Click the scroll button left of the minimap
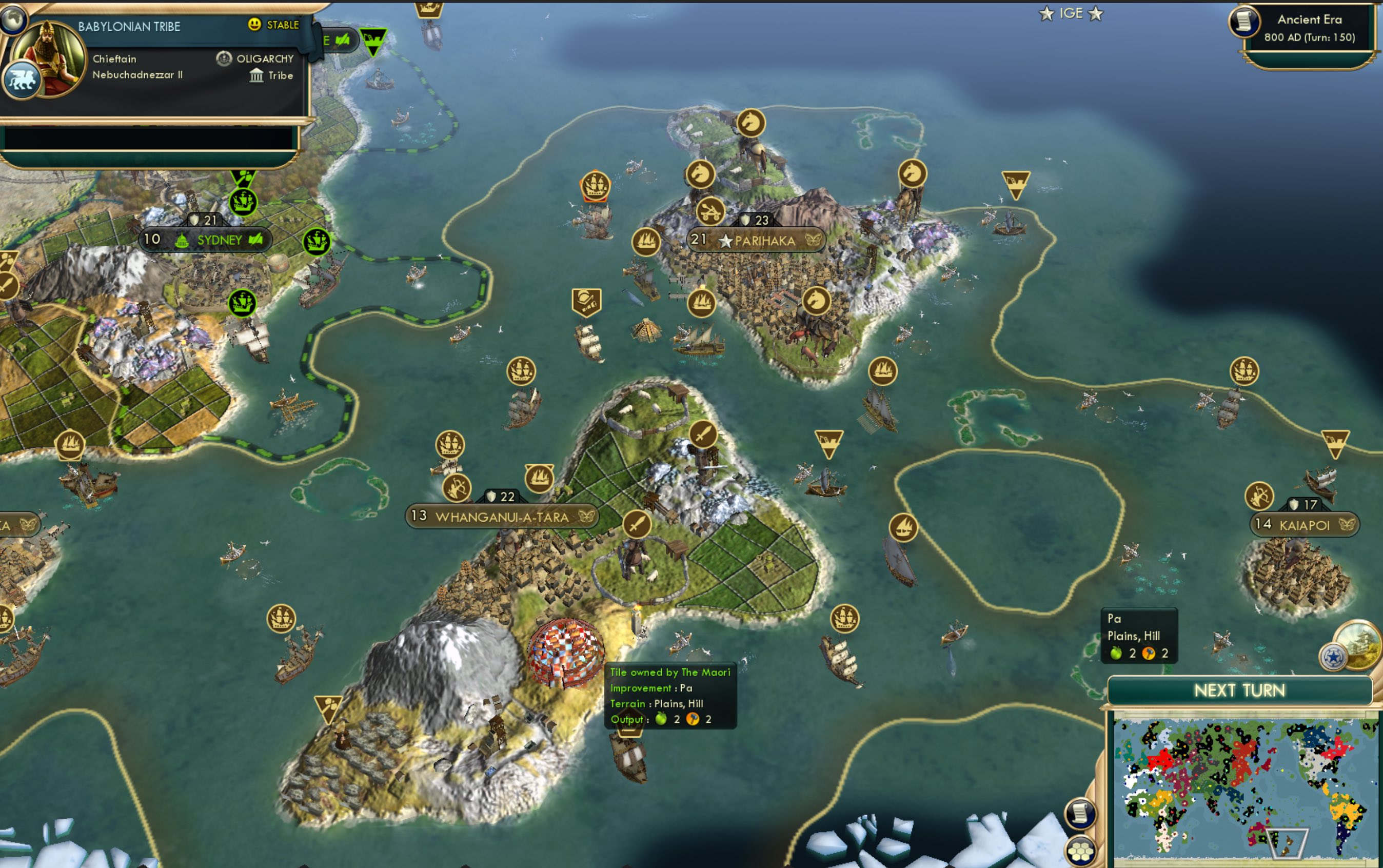The image size is (1383, 868). coord(1080,814)
